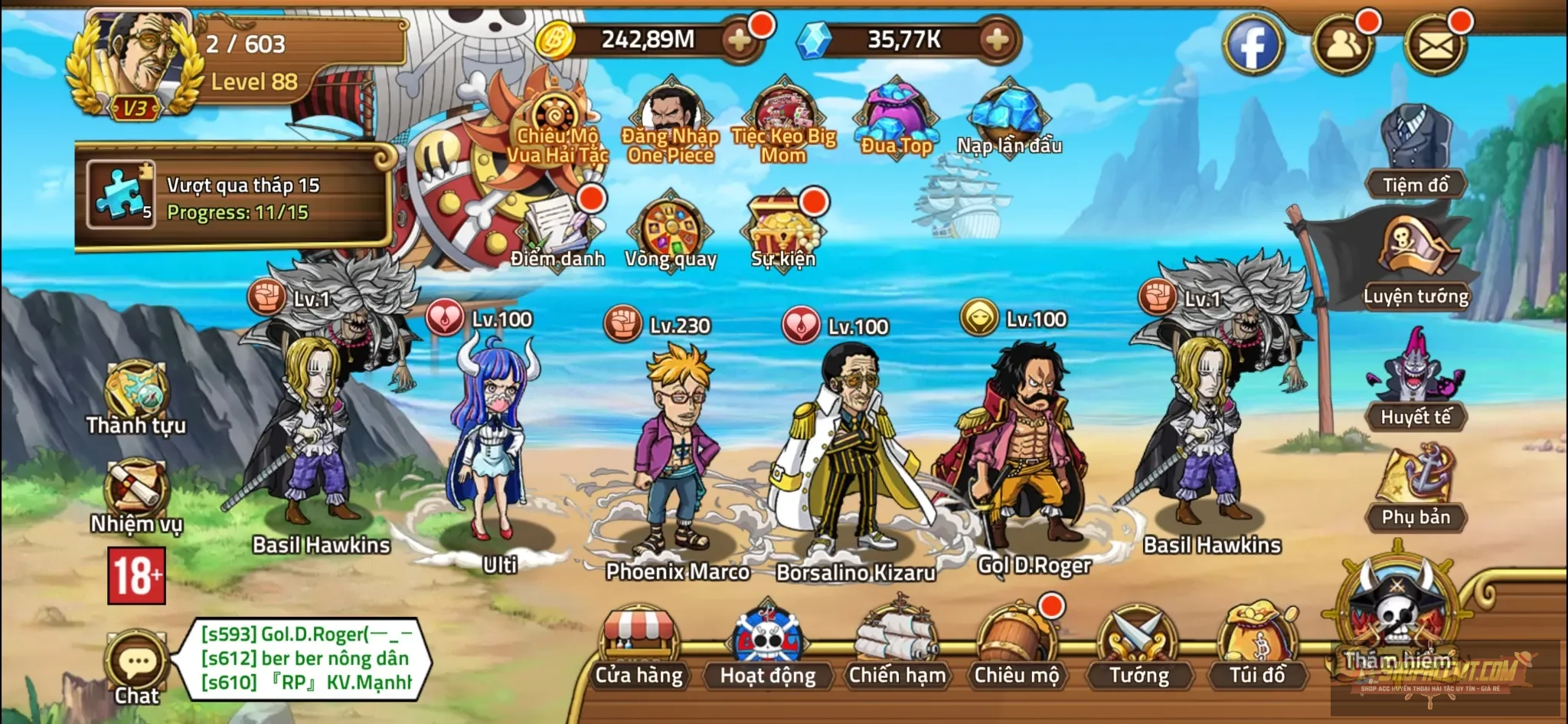Screen dimensions: 1568x724
Task: Open the Chiến hạm warship screen
Action: click(x=897, y=646)
